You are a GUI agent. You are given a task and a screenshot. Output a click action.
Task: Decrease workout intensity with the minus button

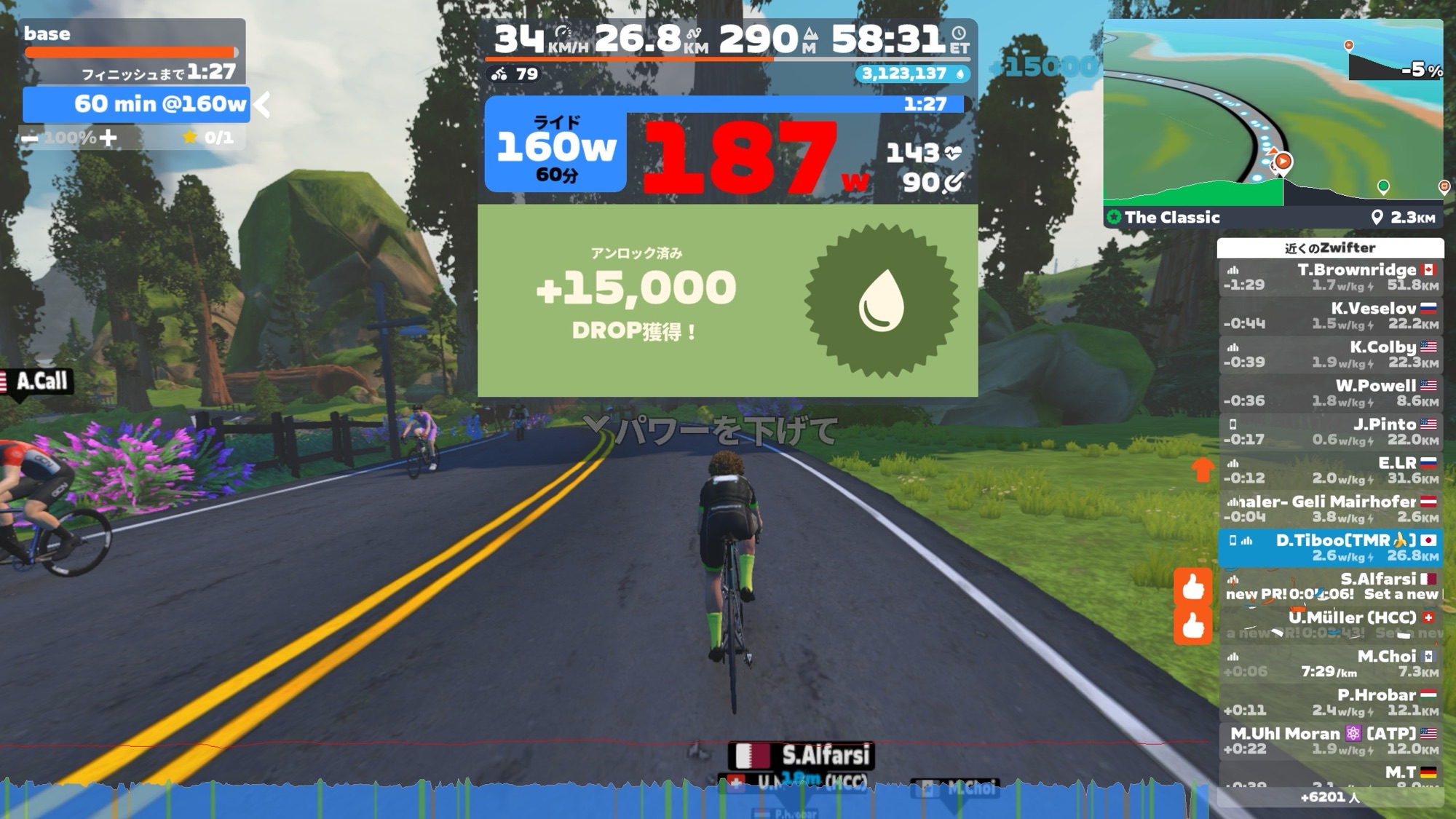pos(30,138)
